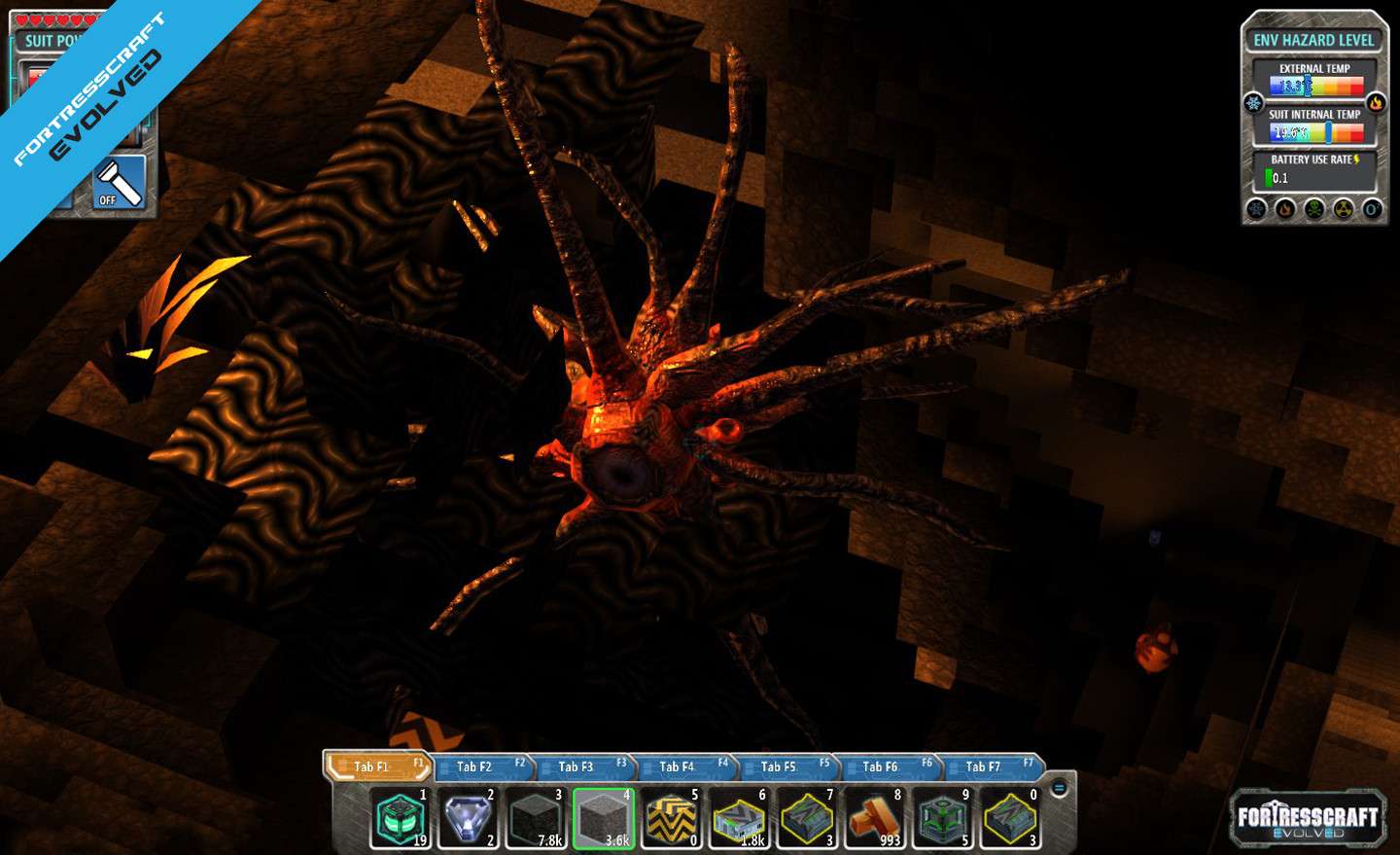Choose the blue crystal in slot 2

tap(468, 818)
